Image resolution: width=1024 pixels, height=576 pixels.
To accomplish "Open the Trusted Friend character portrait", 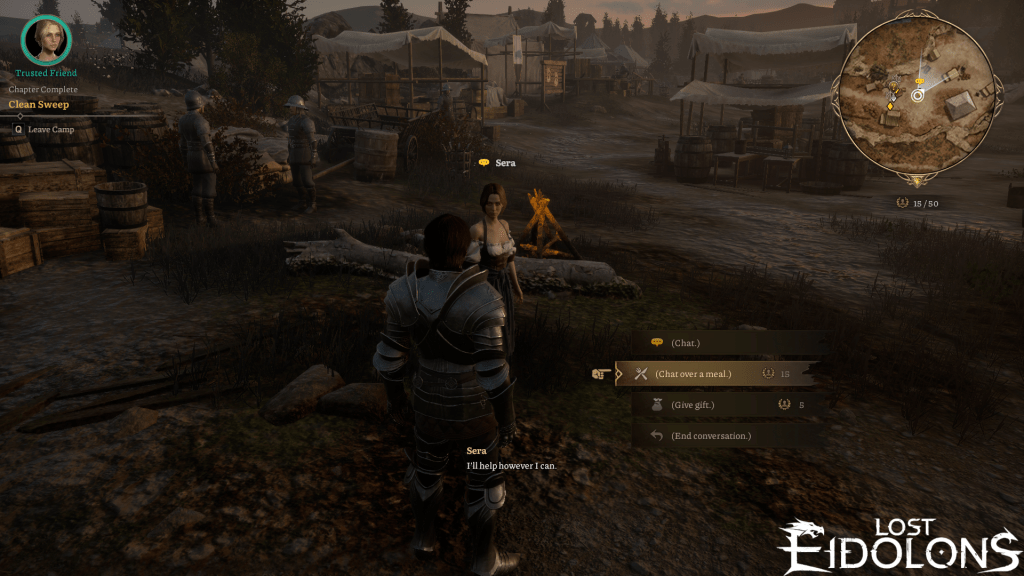I will coord(45,40).
